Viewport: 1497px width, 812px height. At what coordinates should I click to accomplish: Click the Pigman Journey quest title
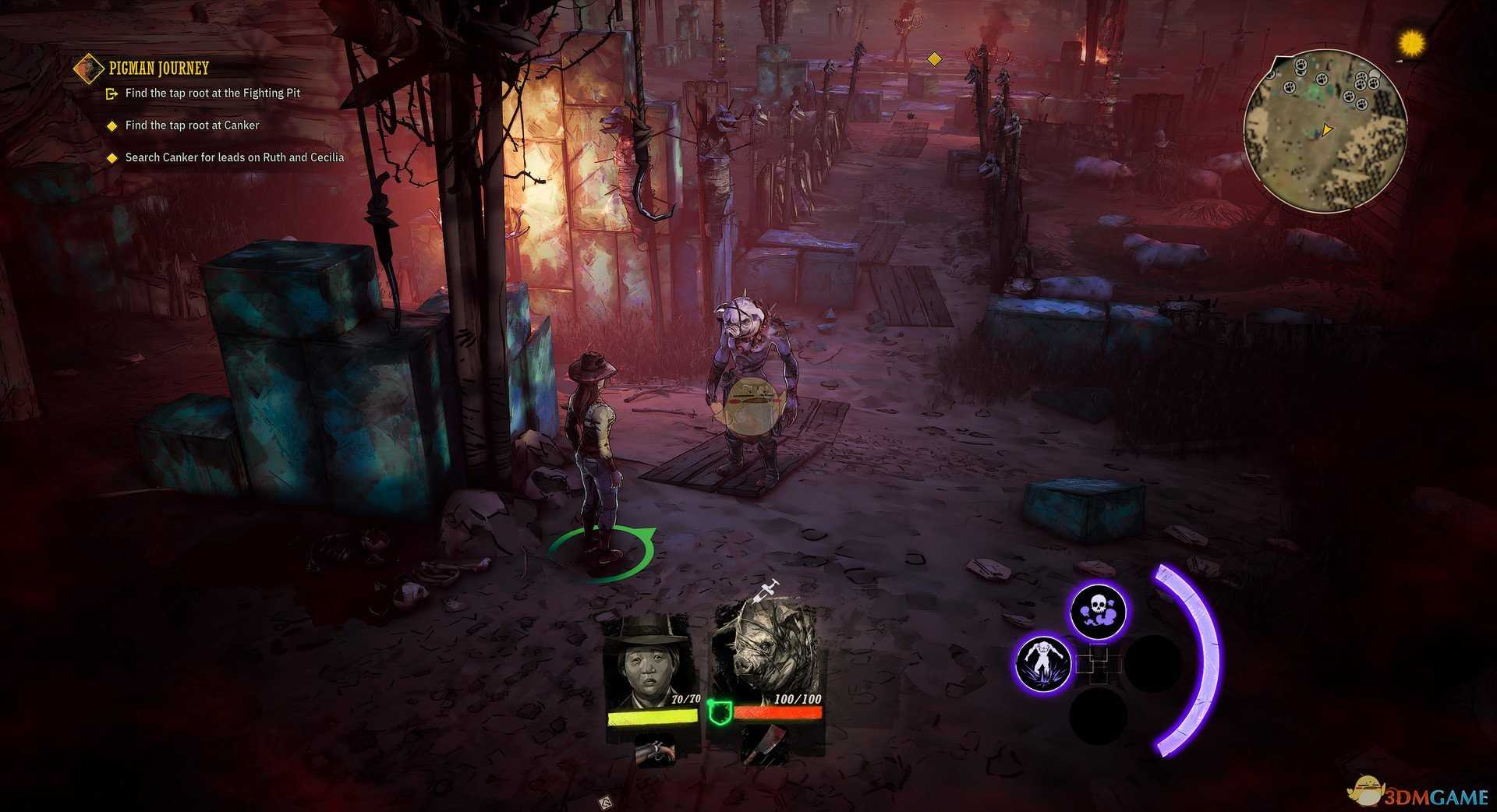pyautogui.click(x=158, y=69)
